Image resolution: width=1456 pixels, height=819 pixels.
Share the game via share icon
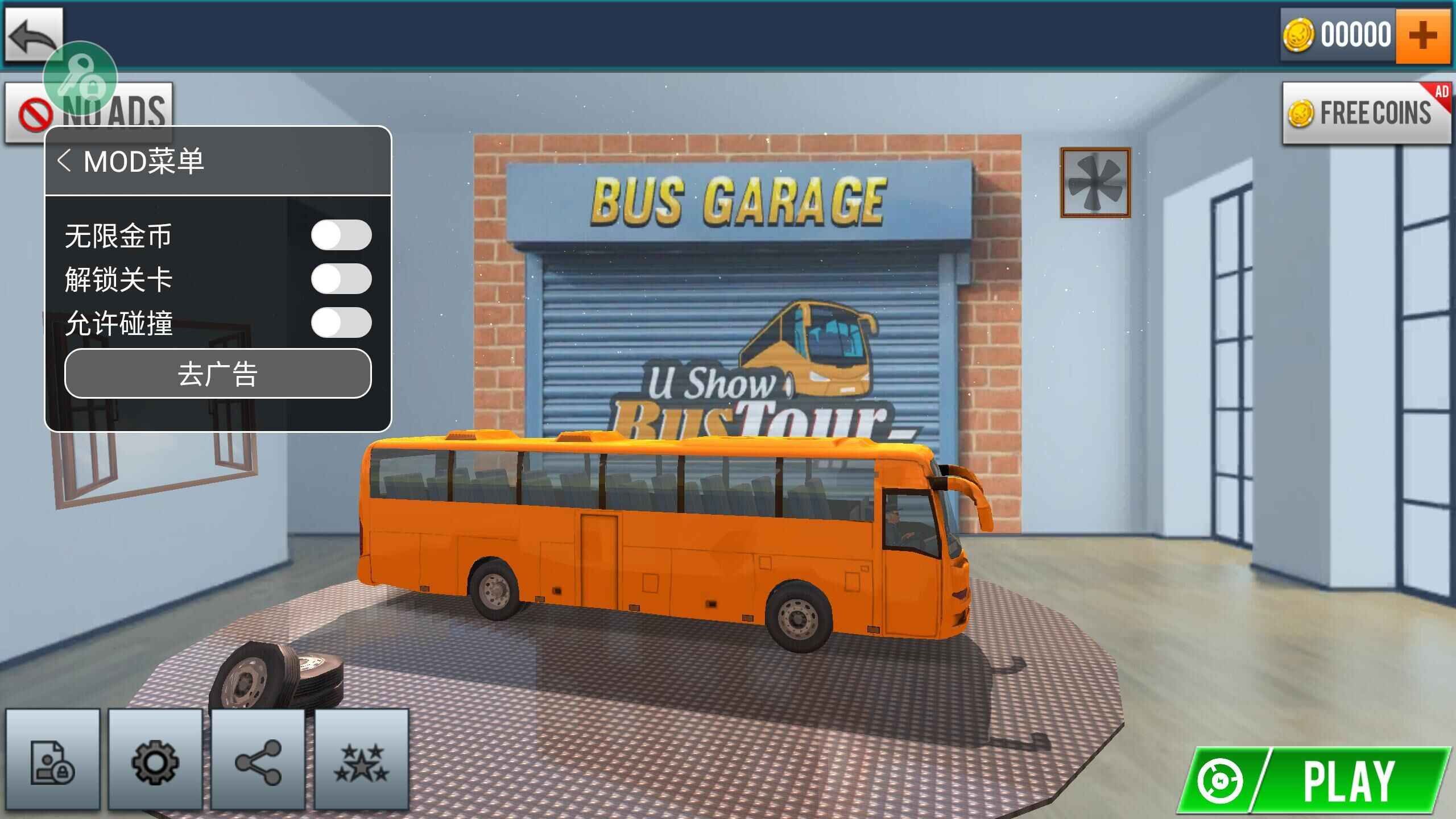coord(258,761)
